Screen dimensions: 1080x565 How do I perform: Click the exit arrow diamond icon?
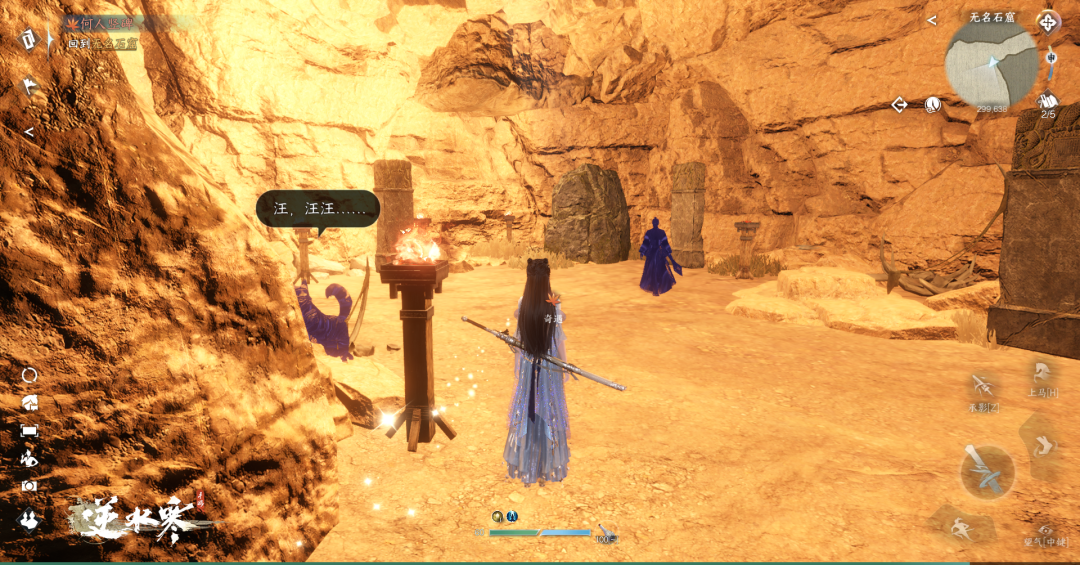coord(899,104)
